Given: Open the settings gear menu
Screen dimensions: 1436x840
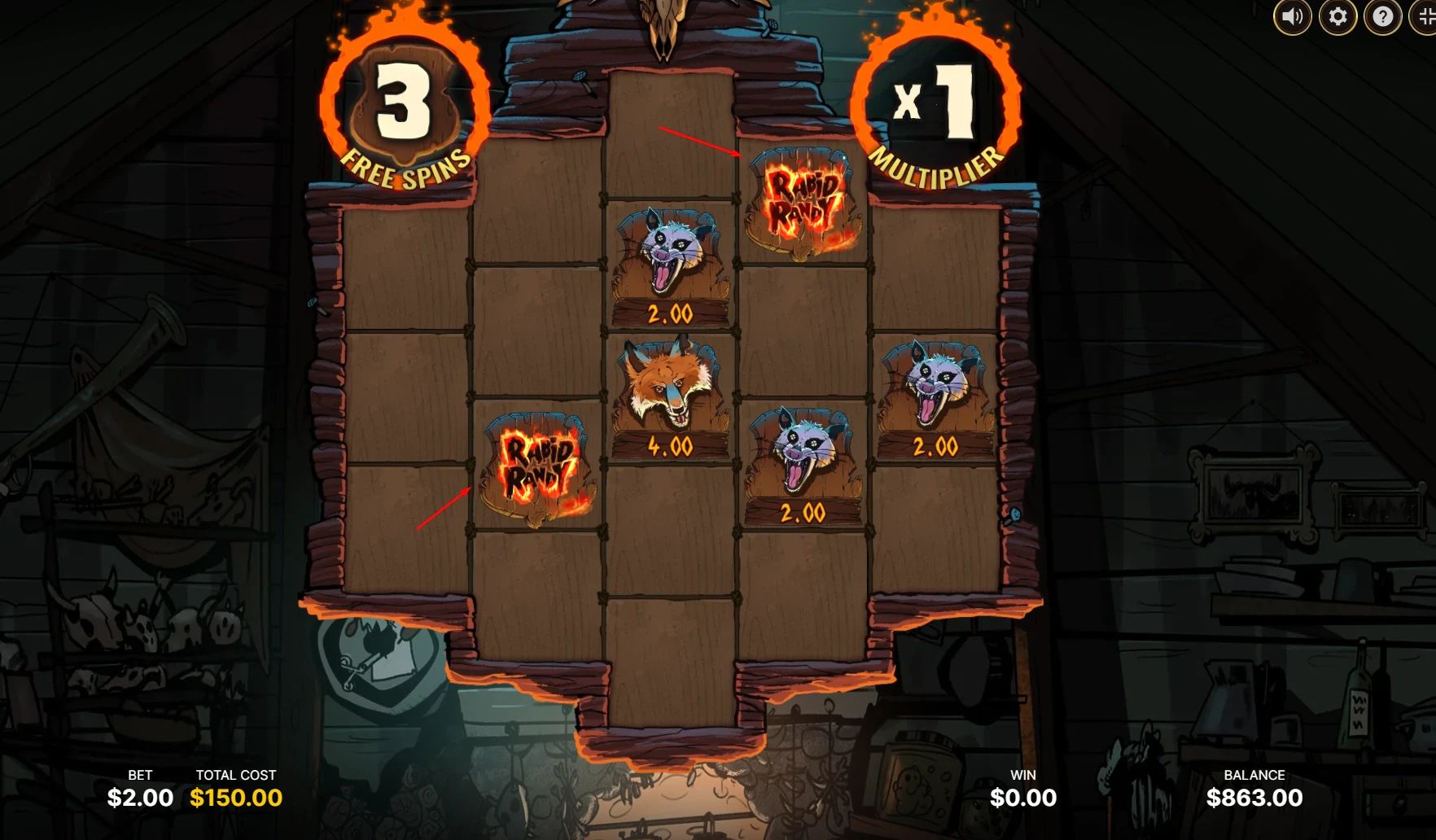Looking at the screenshot, I should tap(1337, 15).
